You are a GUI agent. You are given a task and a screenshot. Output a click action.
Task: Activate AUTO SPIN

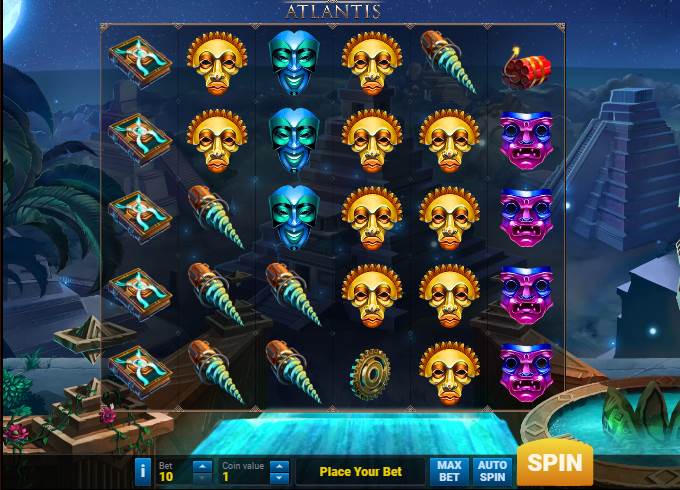click(491, 470)
